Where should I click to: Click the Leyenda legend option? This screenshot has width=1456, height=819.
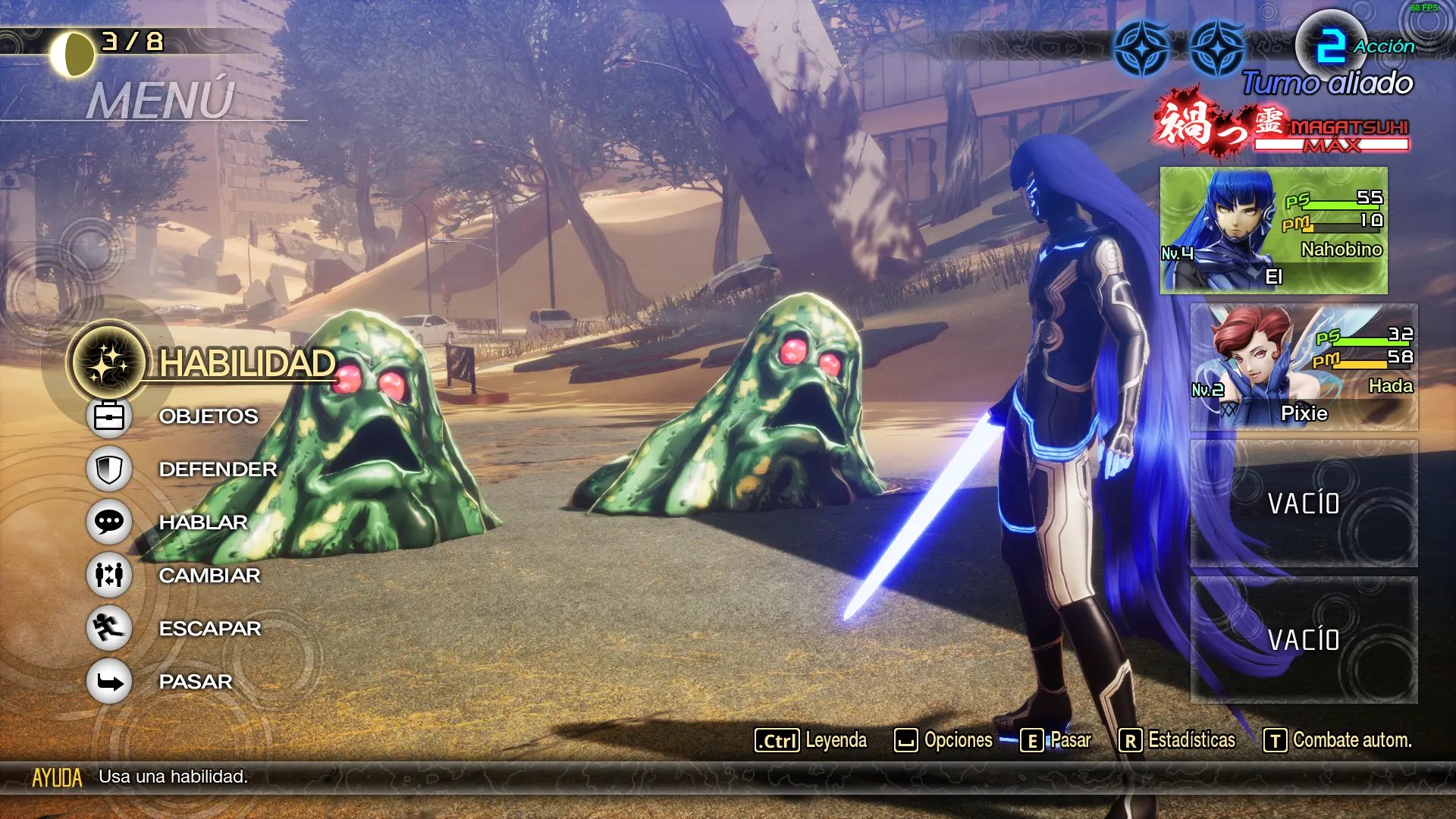tap(811, 740)
